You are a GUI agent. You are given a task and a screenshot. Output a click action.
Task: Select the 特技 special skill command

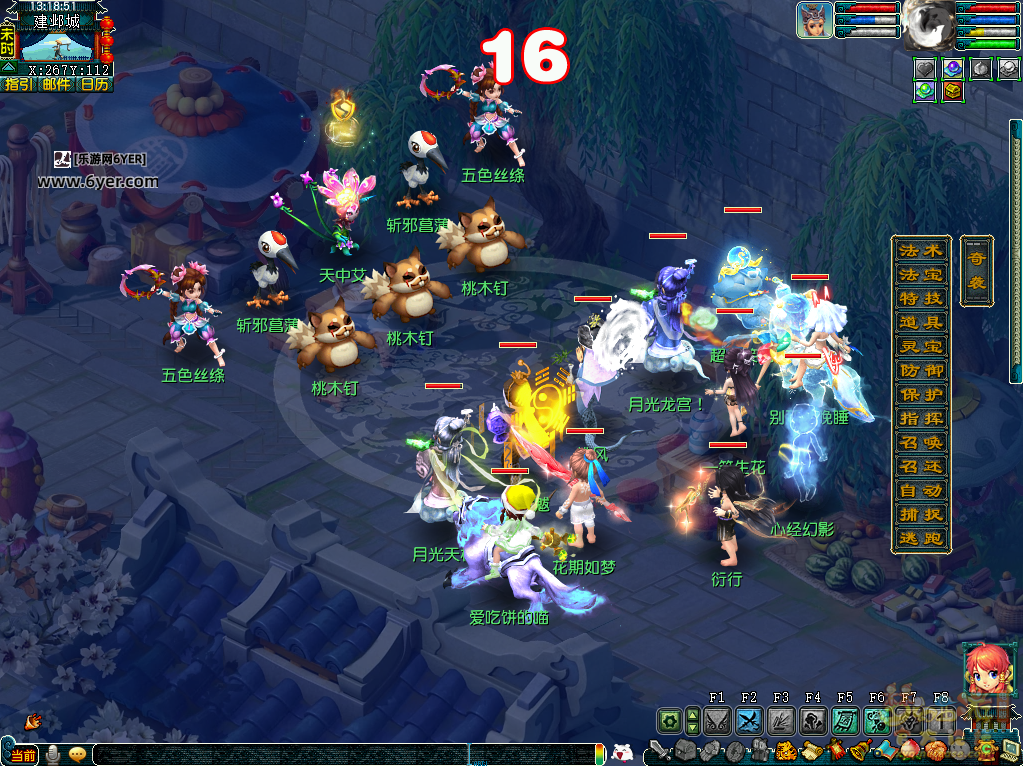(921, 298)
